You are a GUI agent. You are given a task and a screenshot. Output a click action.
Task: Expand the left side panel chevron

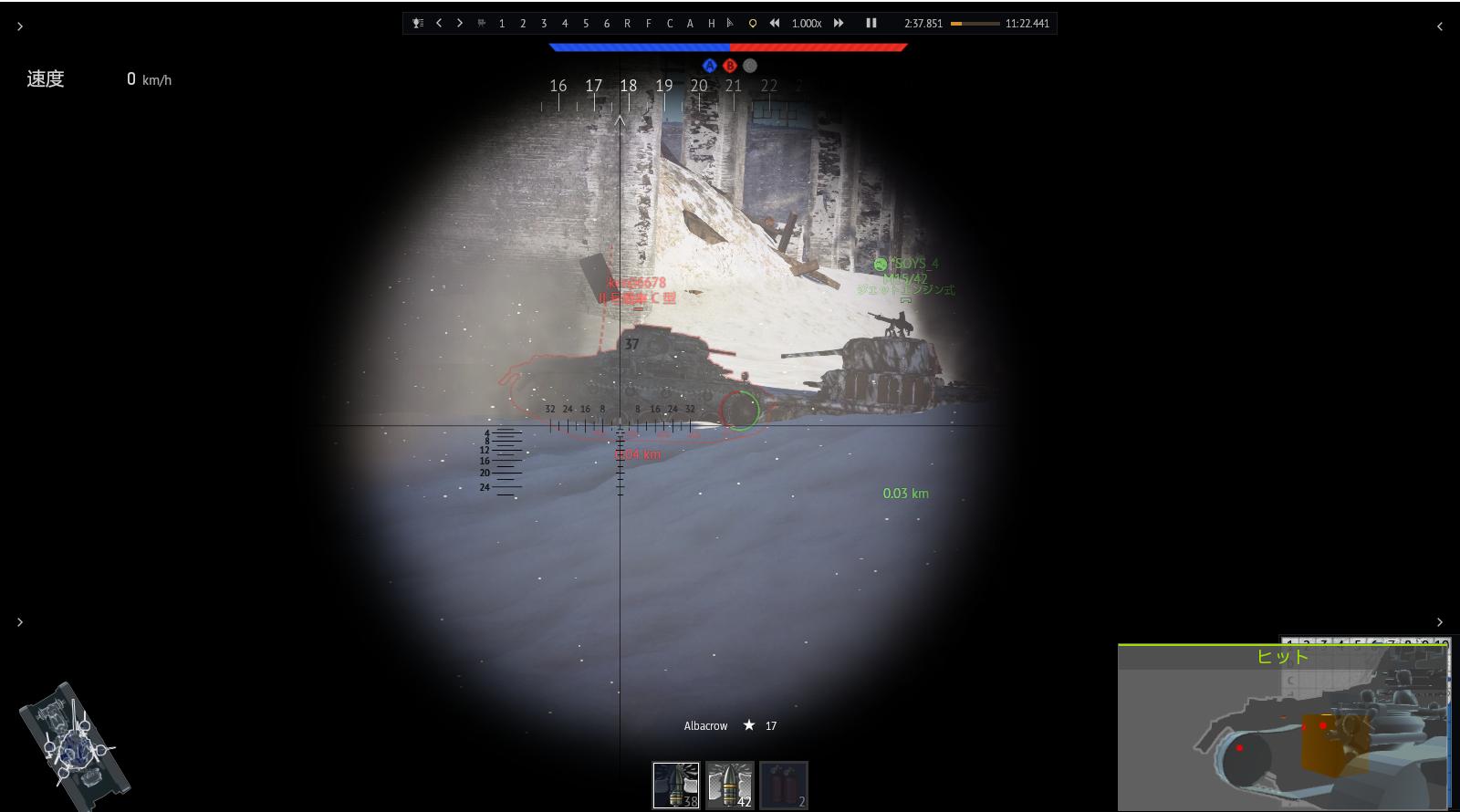[19, 26]
